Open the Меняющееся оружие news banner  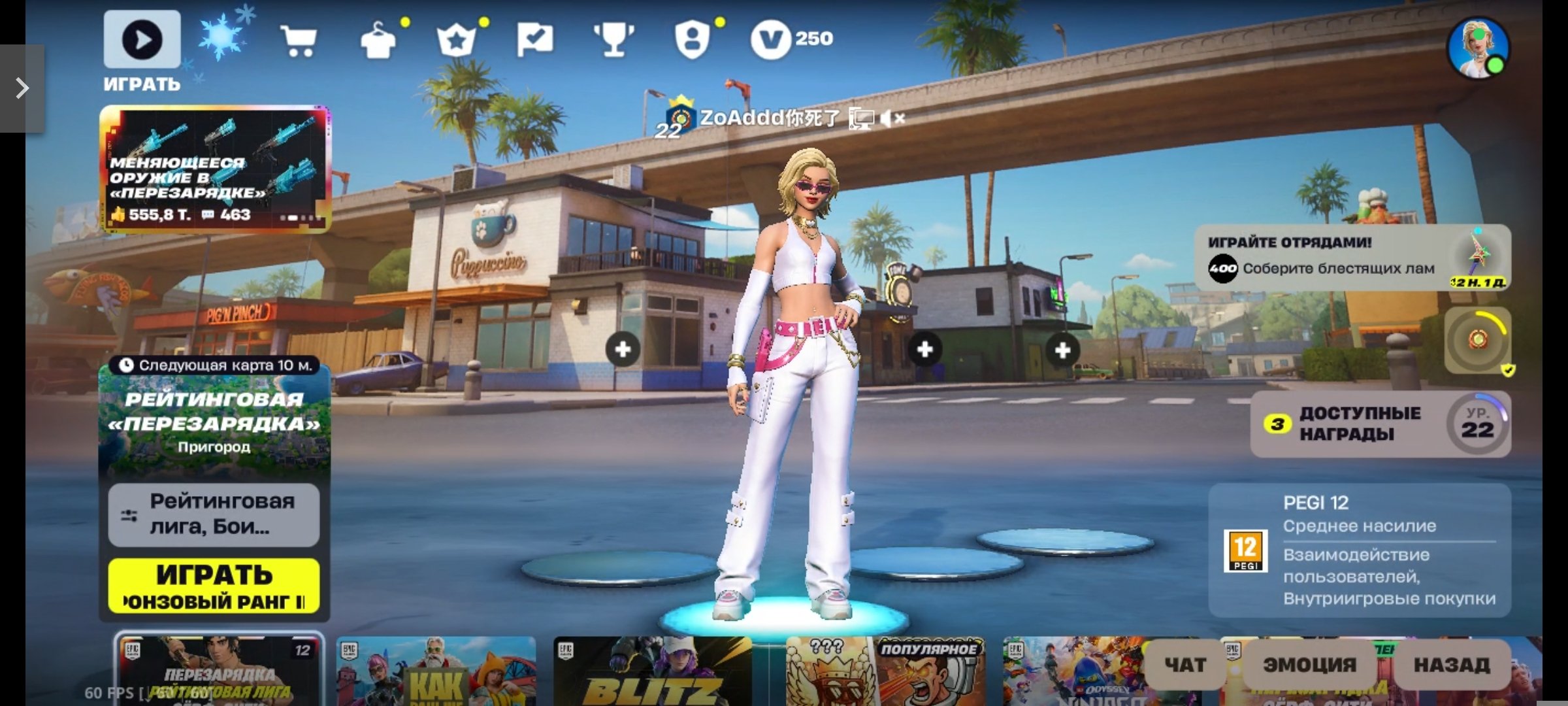pos(215,169)
